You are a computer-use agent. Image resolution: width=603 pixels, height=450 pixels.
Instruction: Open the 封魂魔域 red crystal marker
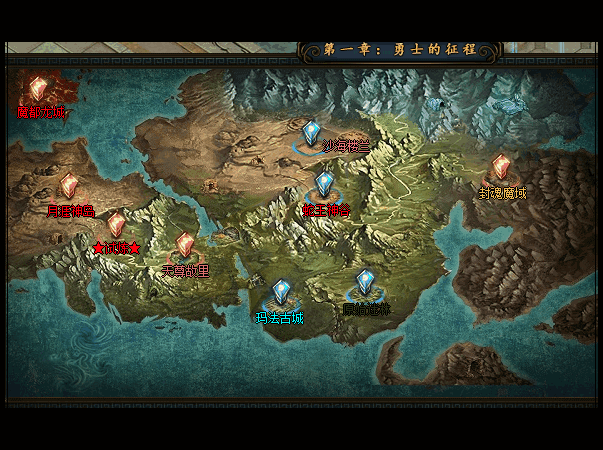(x=501, y=167)
